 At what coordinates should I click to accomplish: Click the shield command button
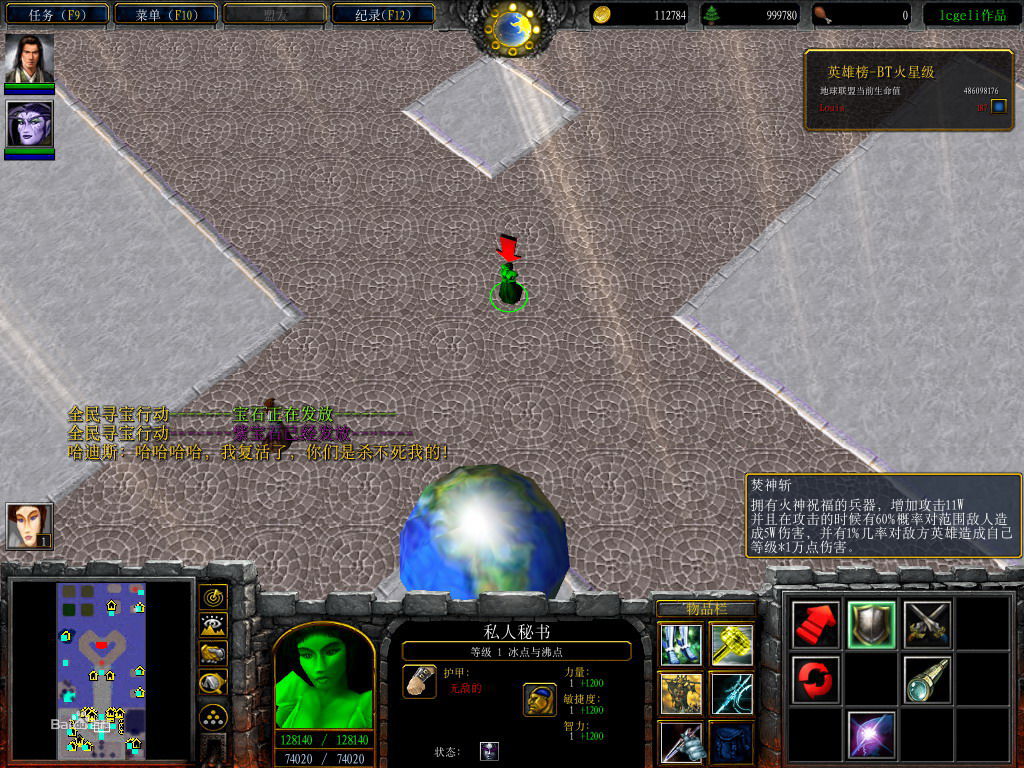coord(871,625)
